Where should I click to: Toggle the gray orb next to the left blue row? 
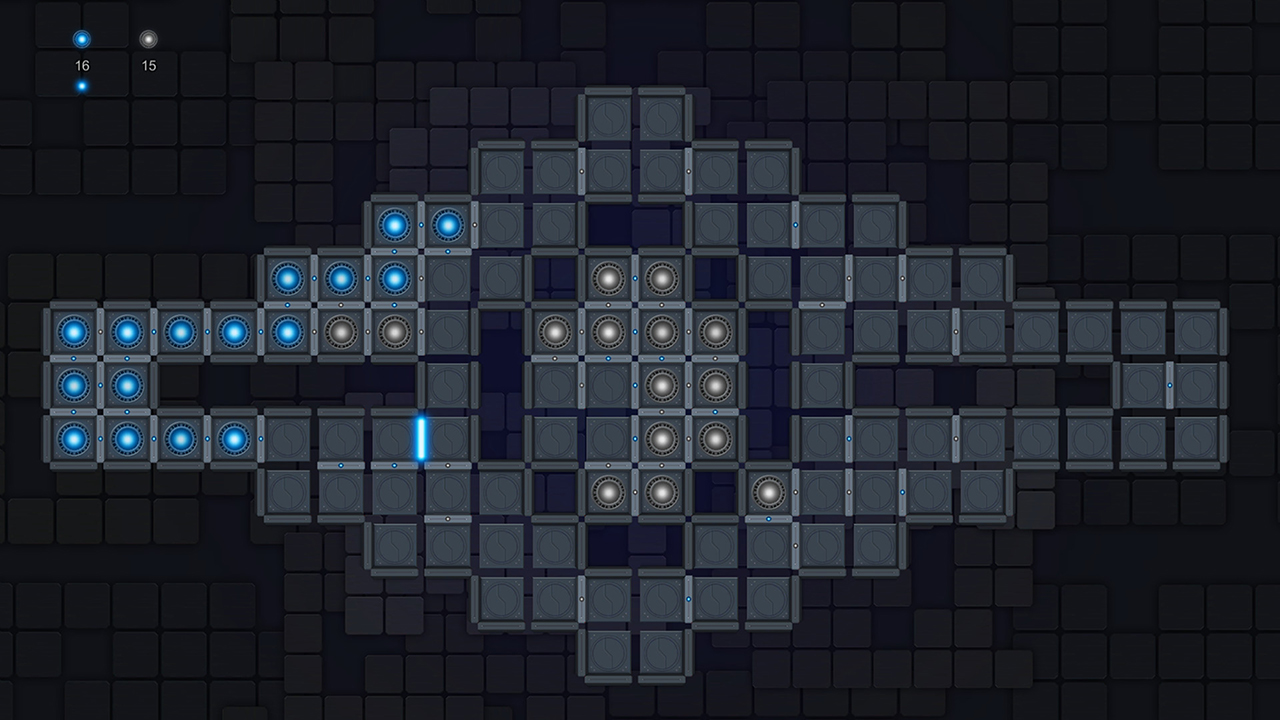coord(341,330)
